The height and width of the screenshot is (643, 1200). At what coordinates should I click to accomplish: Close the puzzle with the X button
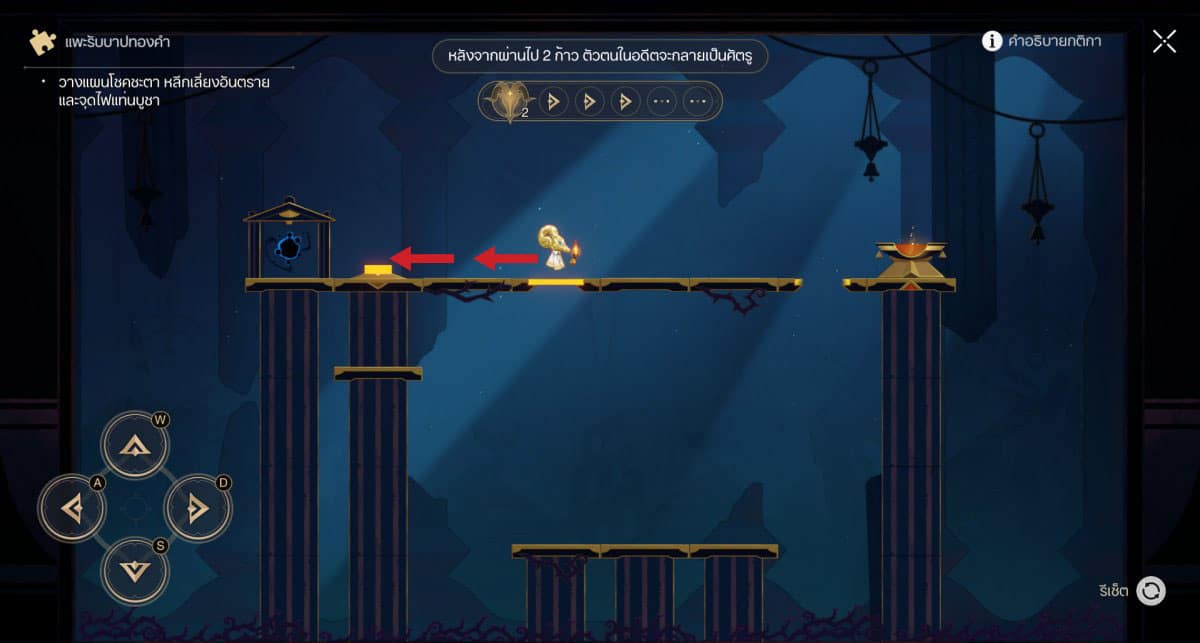pos(1164,41)
